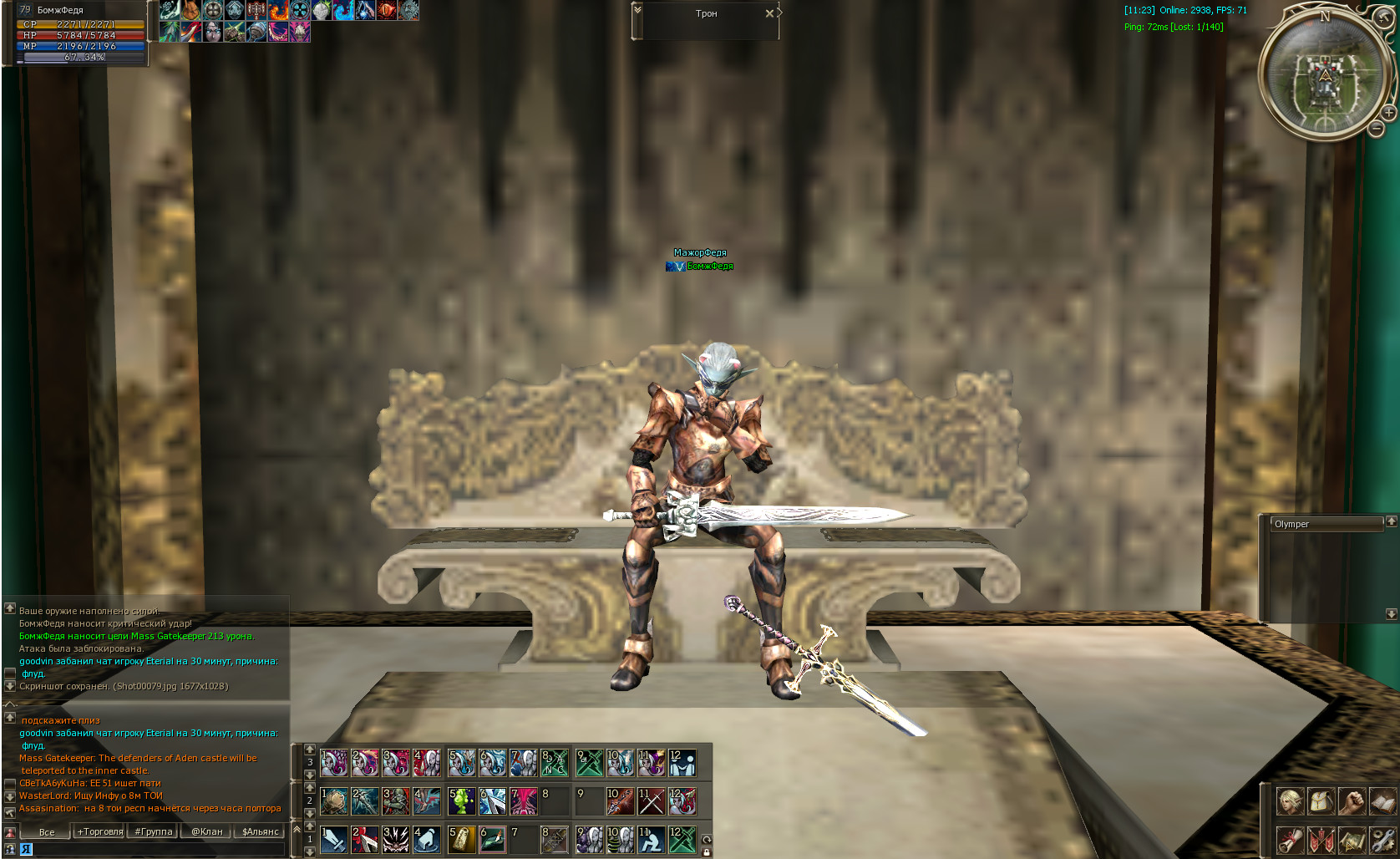
Task: Activate the crossed swords hotbar icon on the dark red background
Action: (x=651, y=801)
